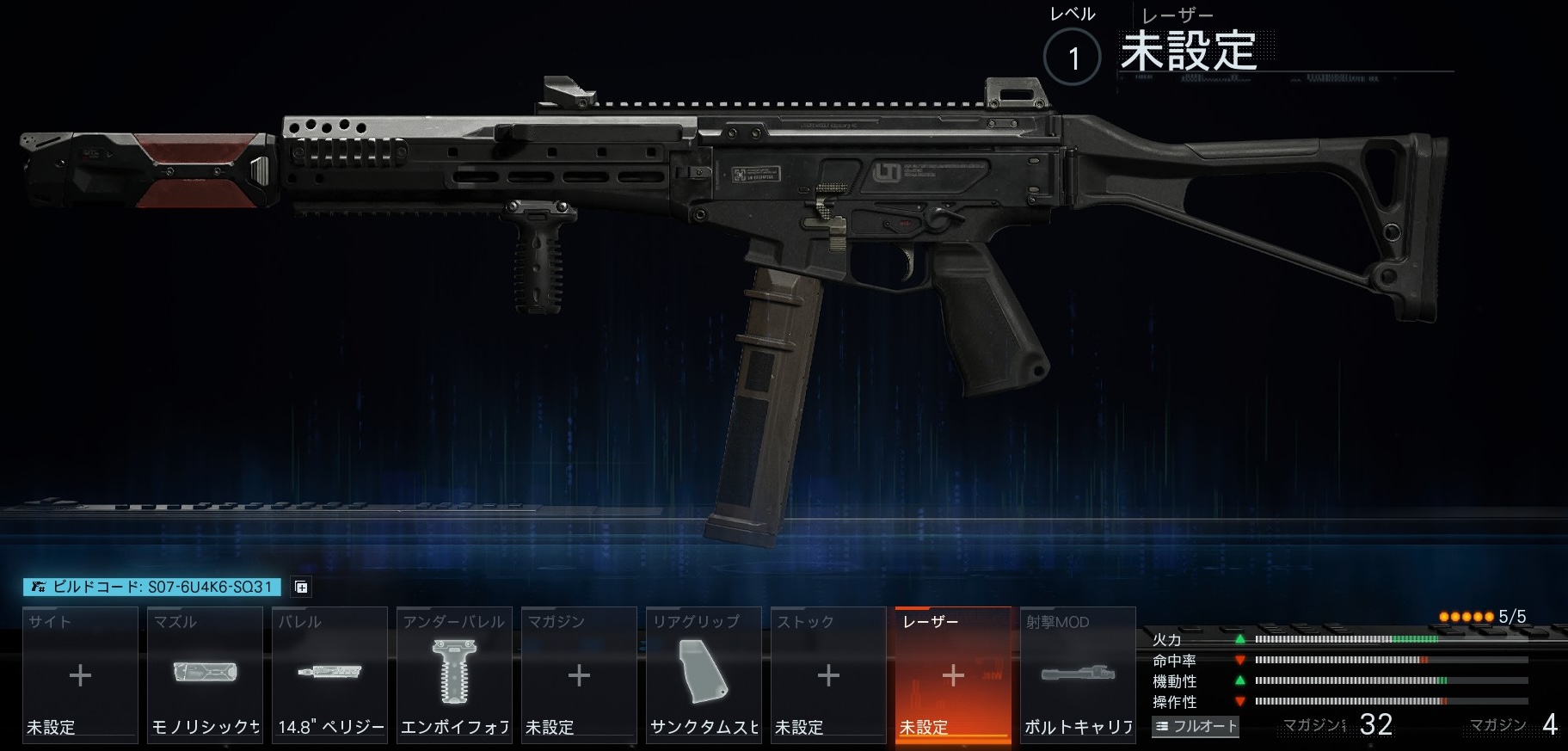1568x751 pixels.
Task: Select the empty サイト (sight) attachment slot
Action: [80, 675]
